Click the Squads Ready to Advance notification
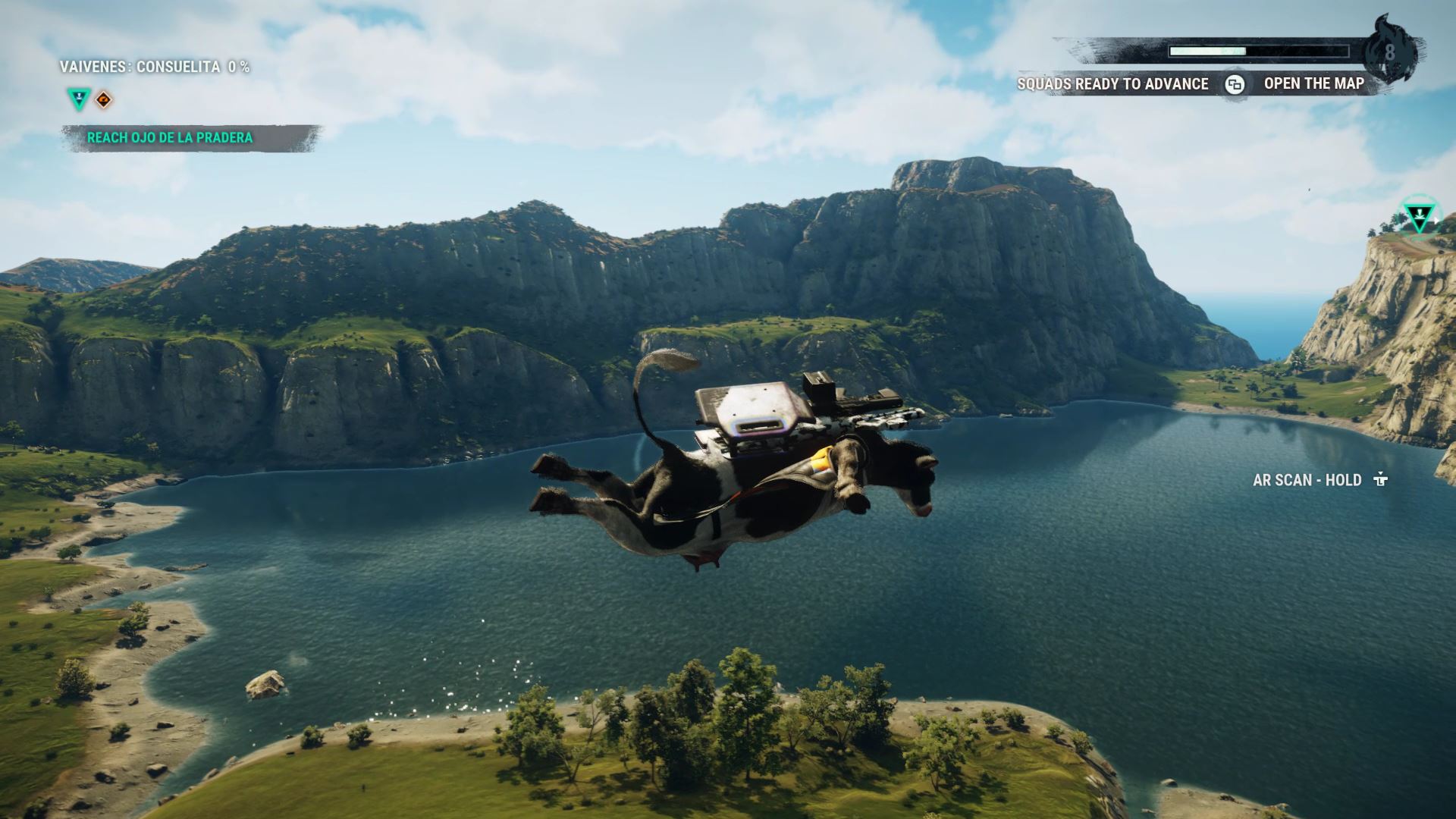 [x=1112, y=84]
